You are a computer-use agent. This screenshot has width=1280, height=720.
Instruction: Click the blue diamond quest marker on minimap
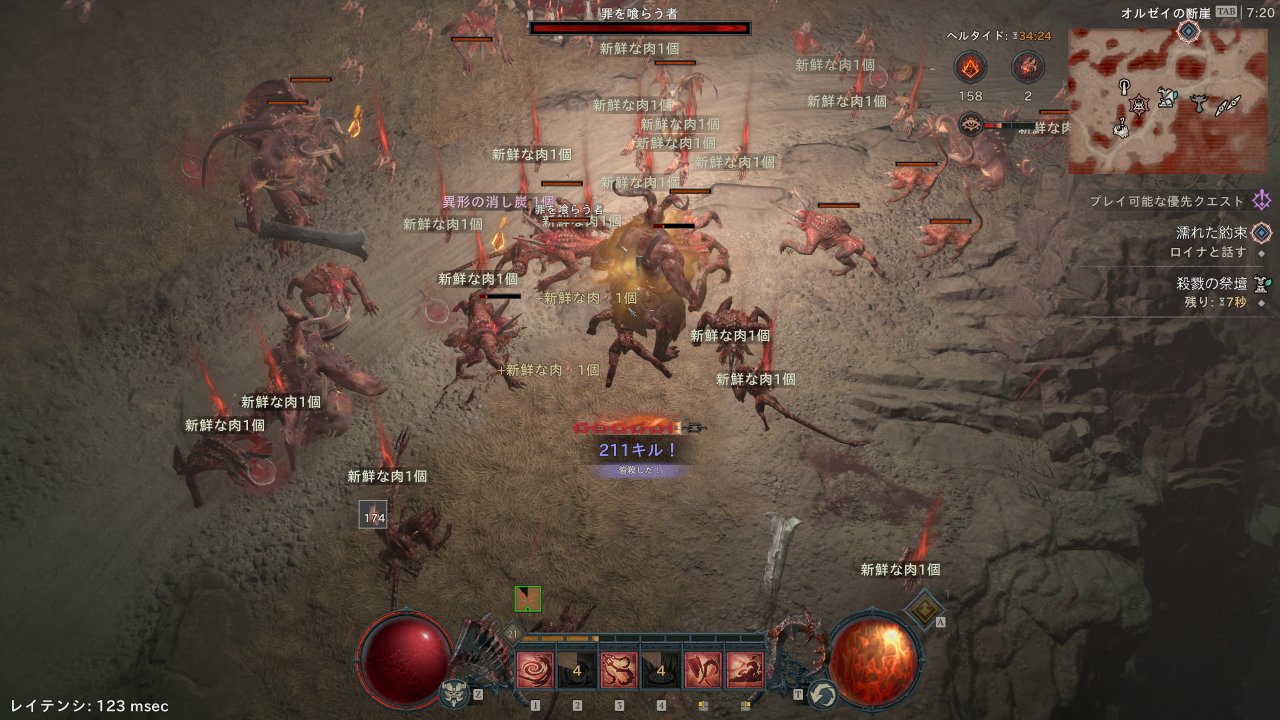pos(1187,30)
